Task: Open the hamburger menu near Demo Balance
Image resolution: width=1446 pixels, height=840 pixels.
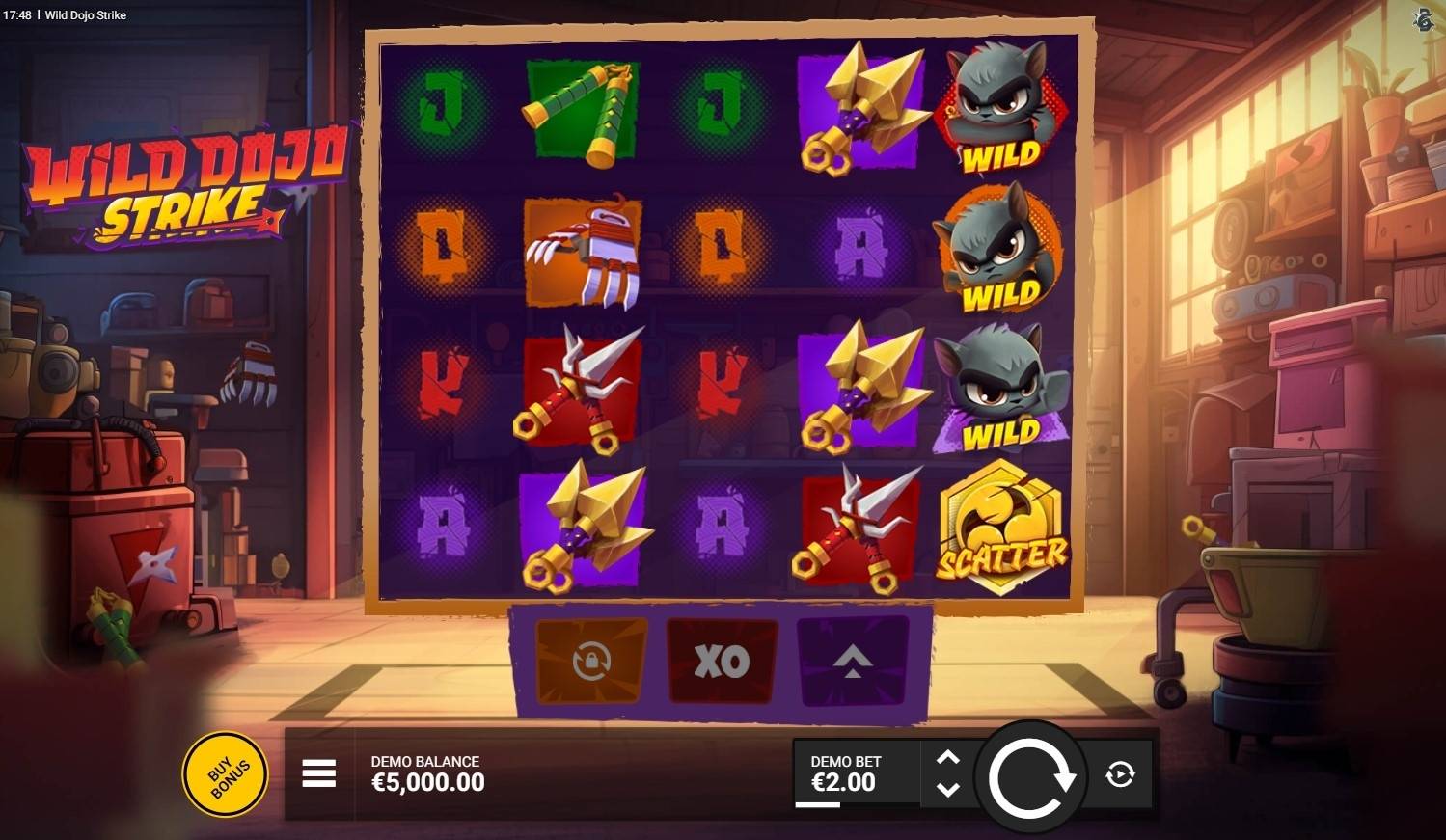Action: pos(318,773)
